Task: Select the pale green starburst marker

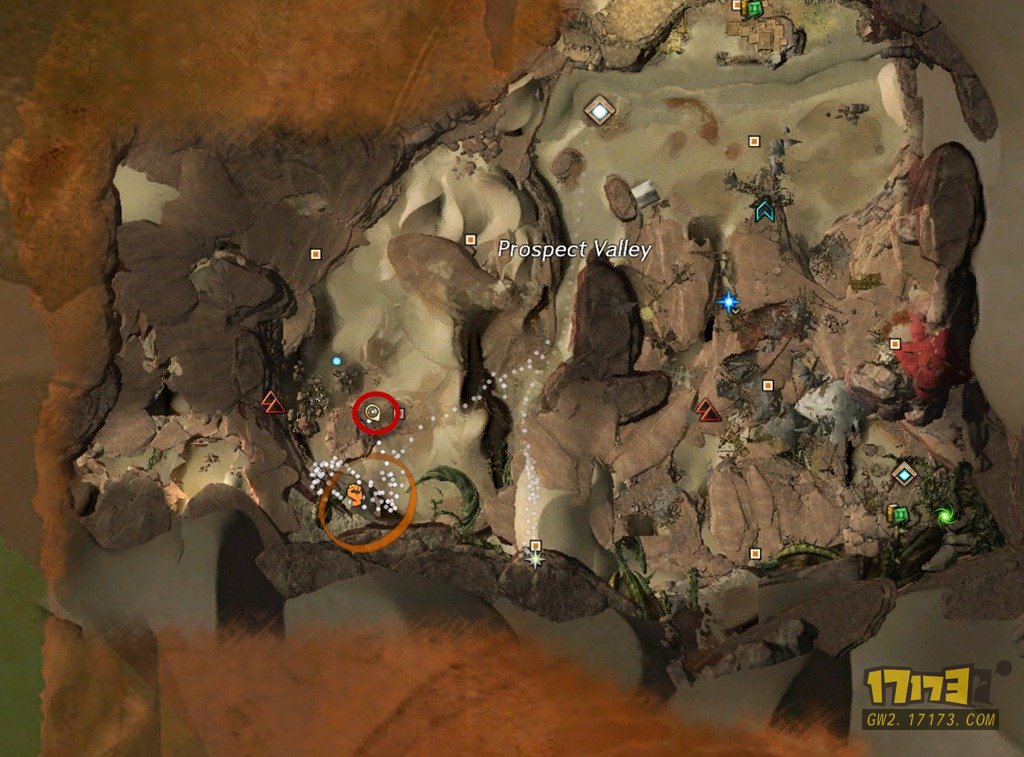Action: [536, 559]
